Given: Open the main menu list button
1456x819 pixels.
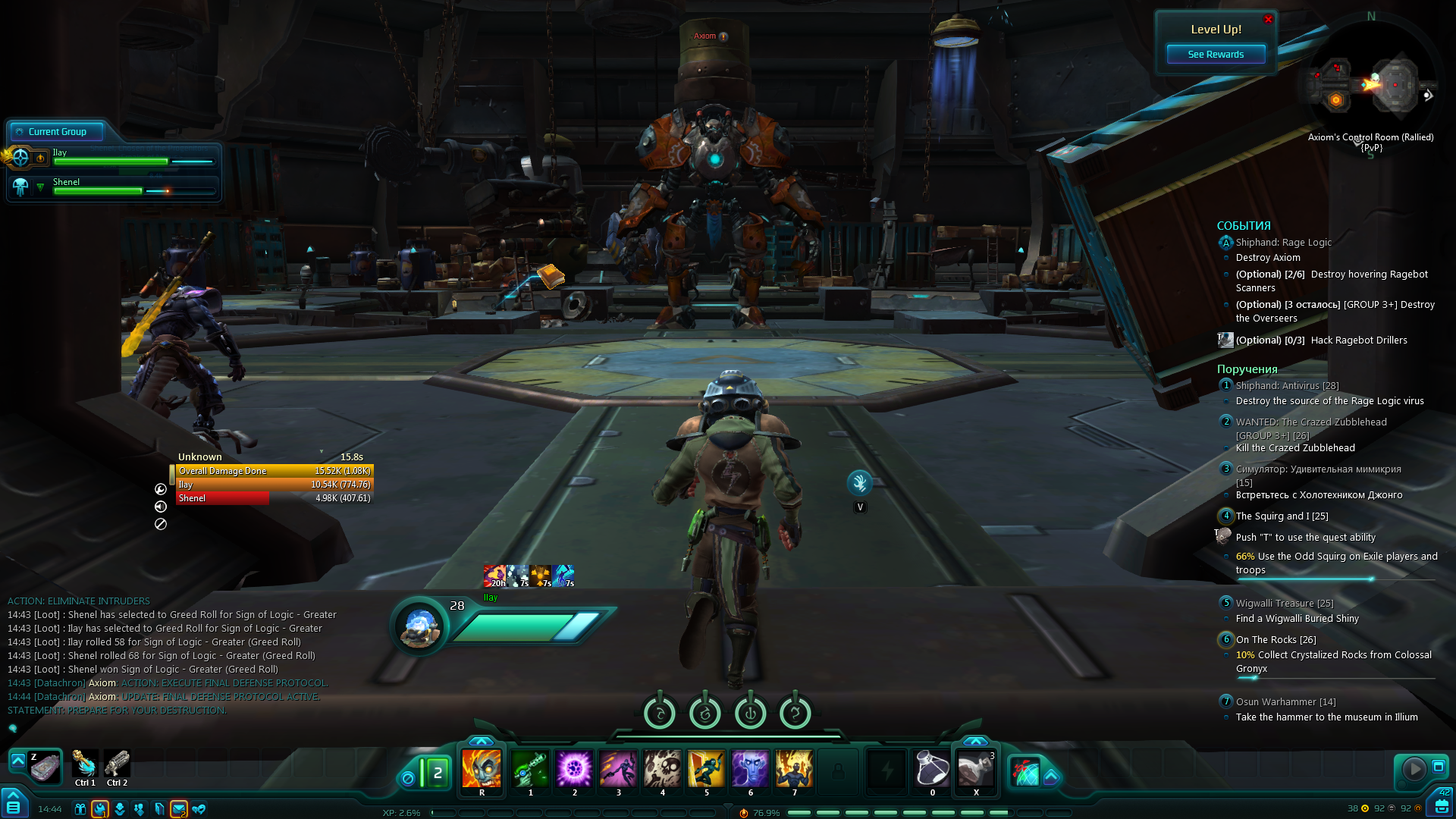Looking at the screenshot, I should click(14, 805).
